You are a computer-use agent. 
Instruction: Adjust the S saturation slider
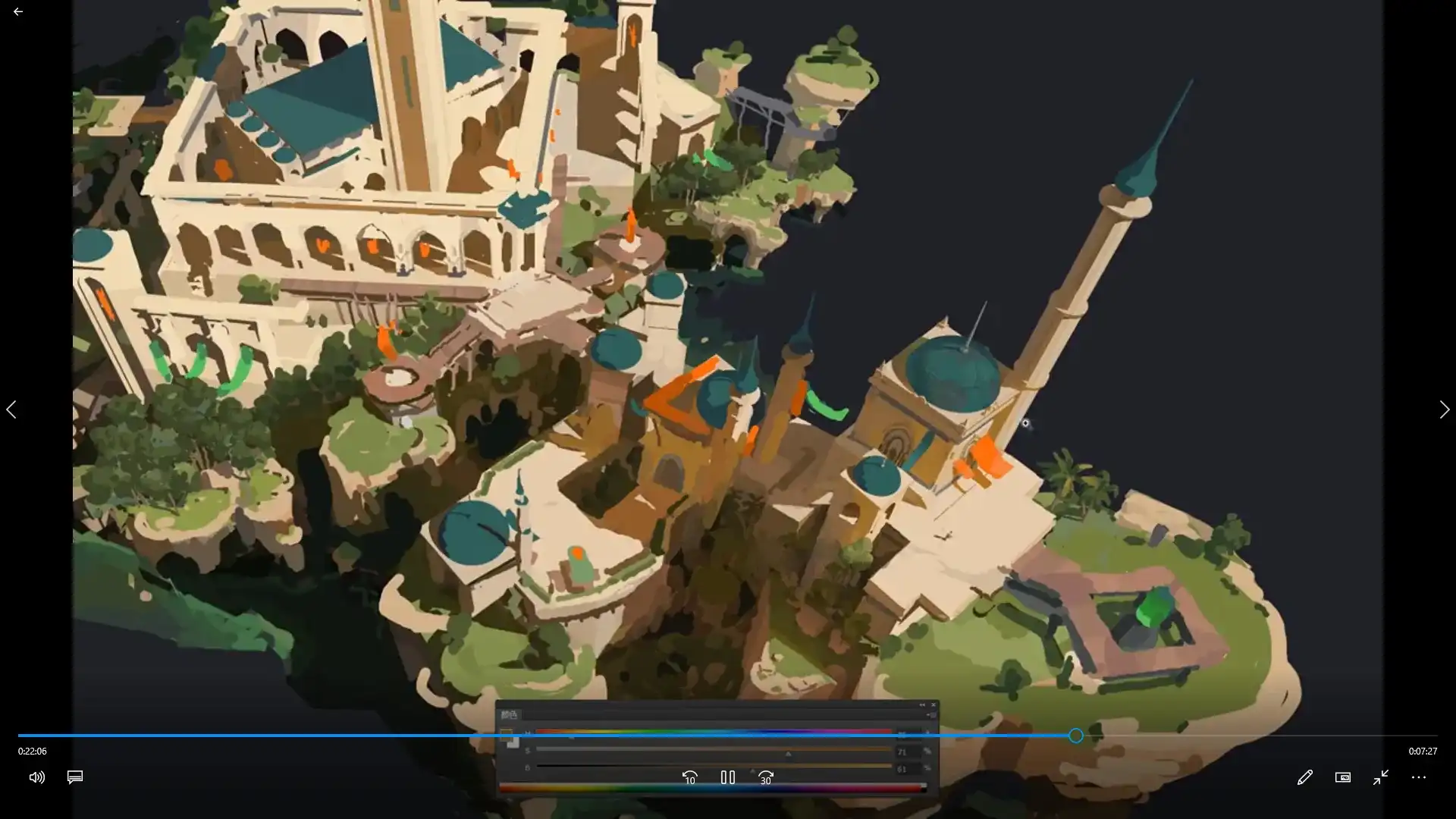[788, 750]
